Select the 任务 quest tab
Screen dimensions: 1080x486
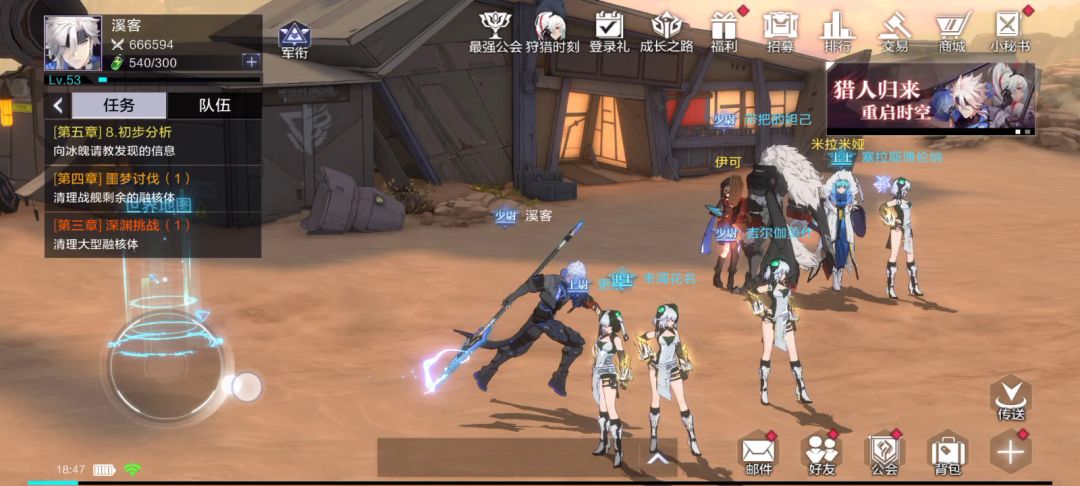[x=119, y=105]
